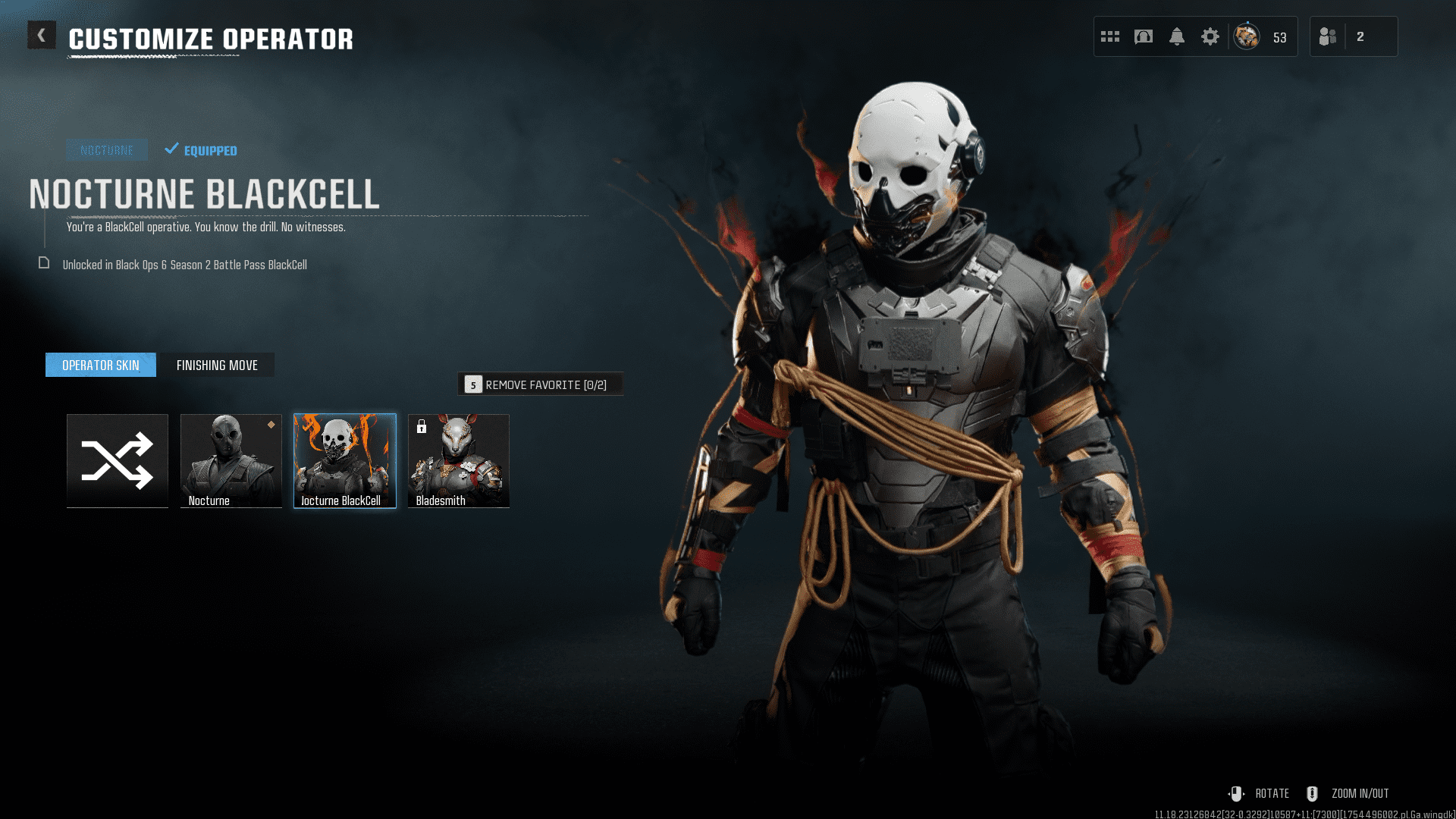Select the Operator Skin tab
The image size is (1456, 819).
(101, 365)
